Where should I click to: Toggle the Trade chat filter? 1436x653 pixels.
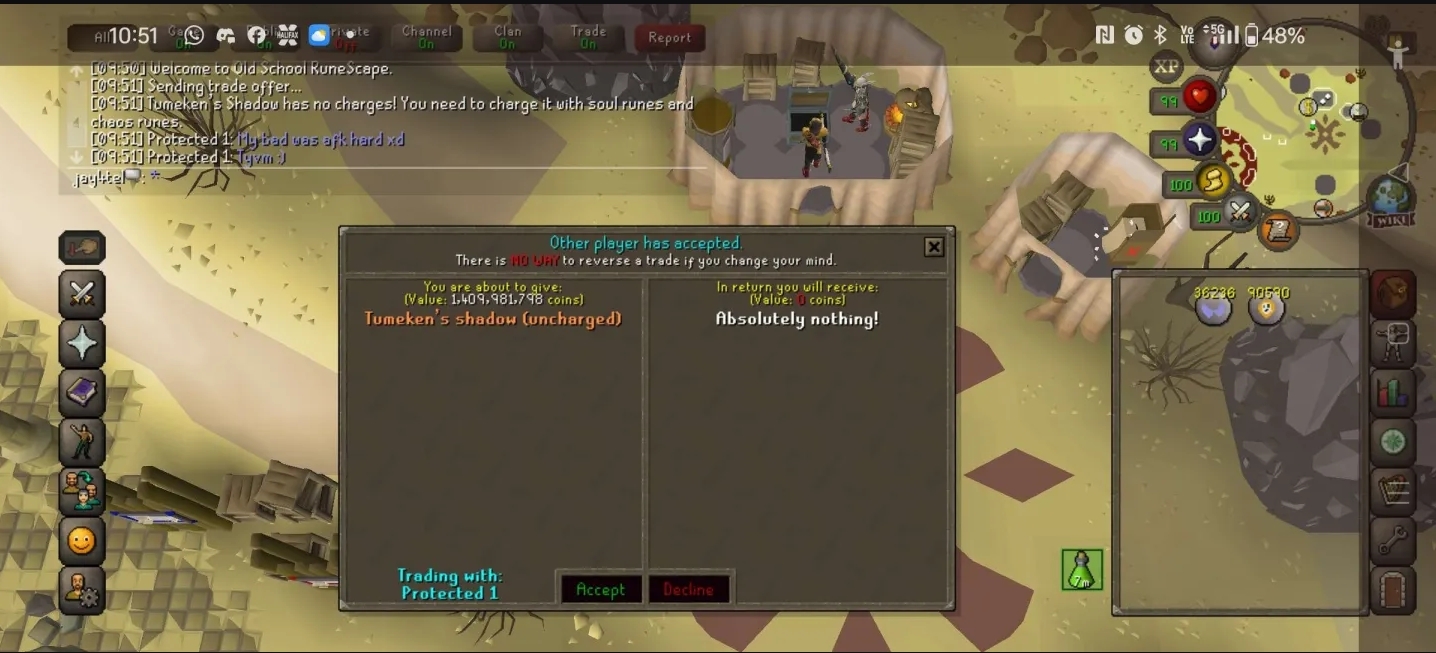click(x=588, y=38)
